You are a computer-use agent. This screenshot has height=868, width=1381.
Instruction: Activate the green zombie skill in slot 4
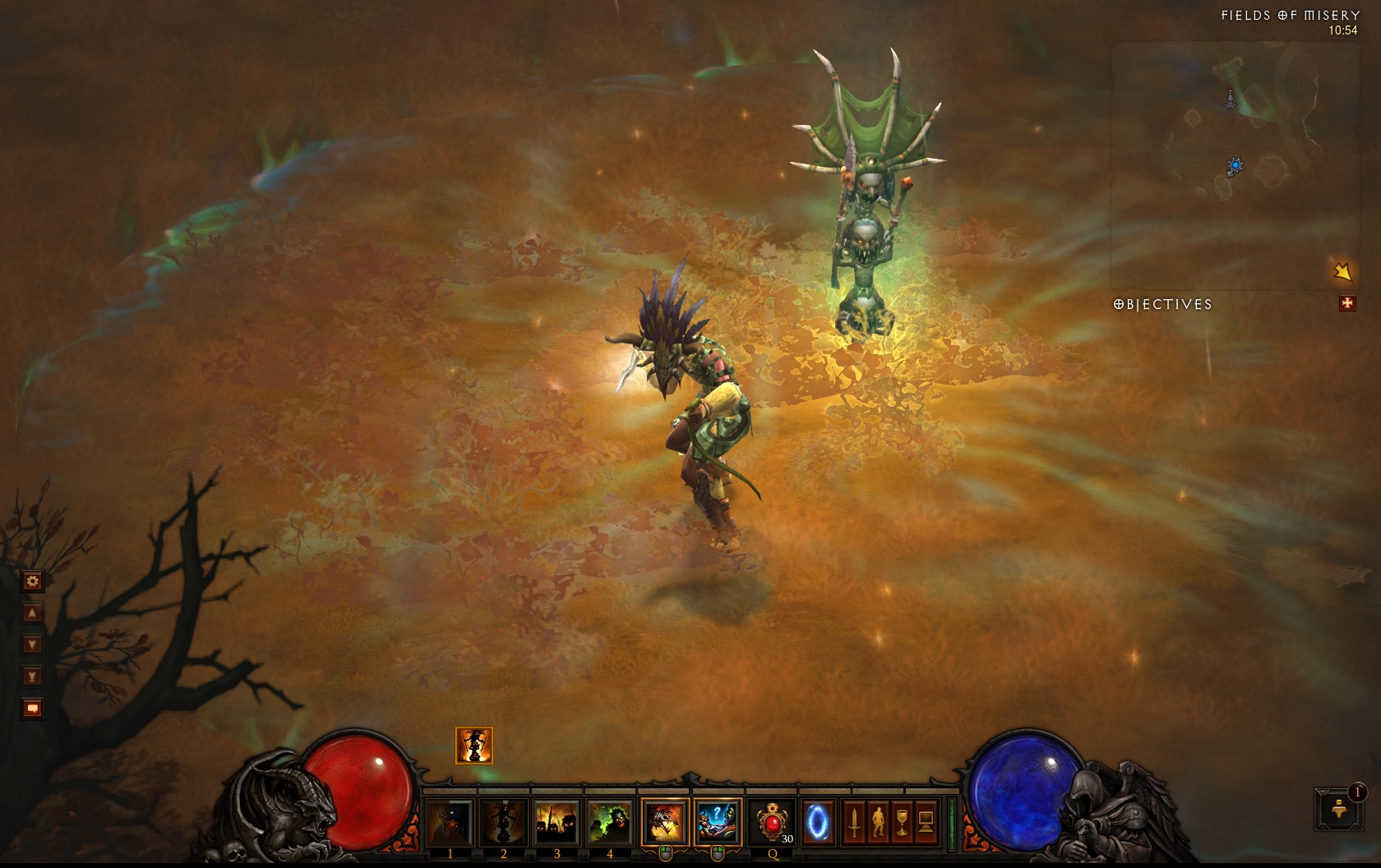click(610, 822)
